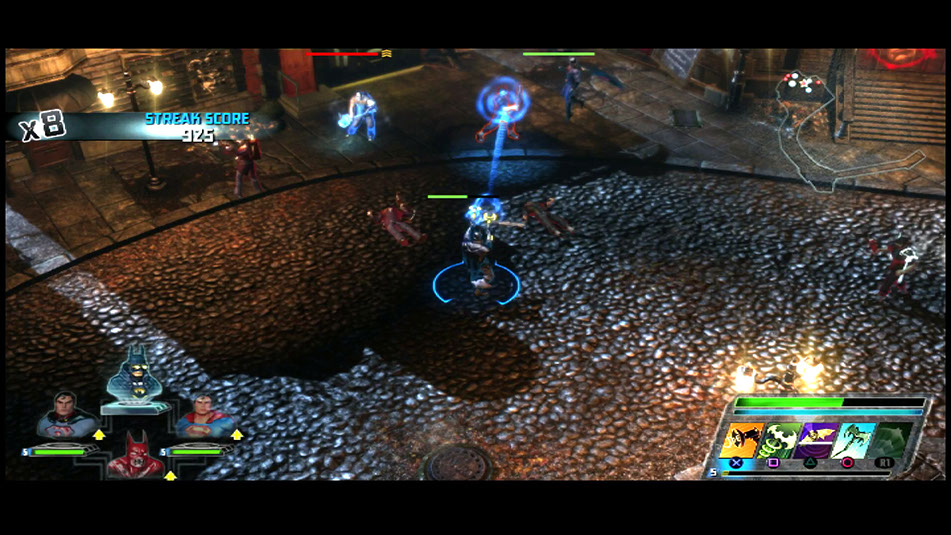This screenshot has width=951, height=535.
Task: Activate the orange gadget ability icon
Action: (741, 440)
